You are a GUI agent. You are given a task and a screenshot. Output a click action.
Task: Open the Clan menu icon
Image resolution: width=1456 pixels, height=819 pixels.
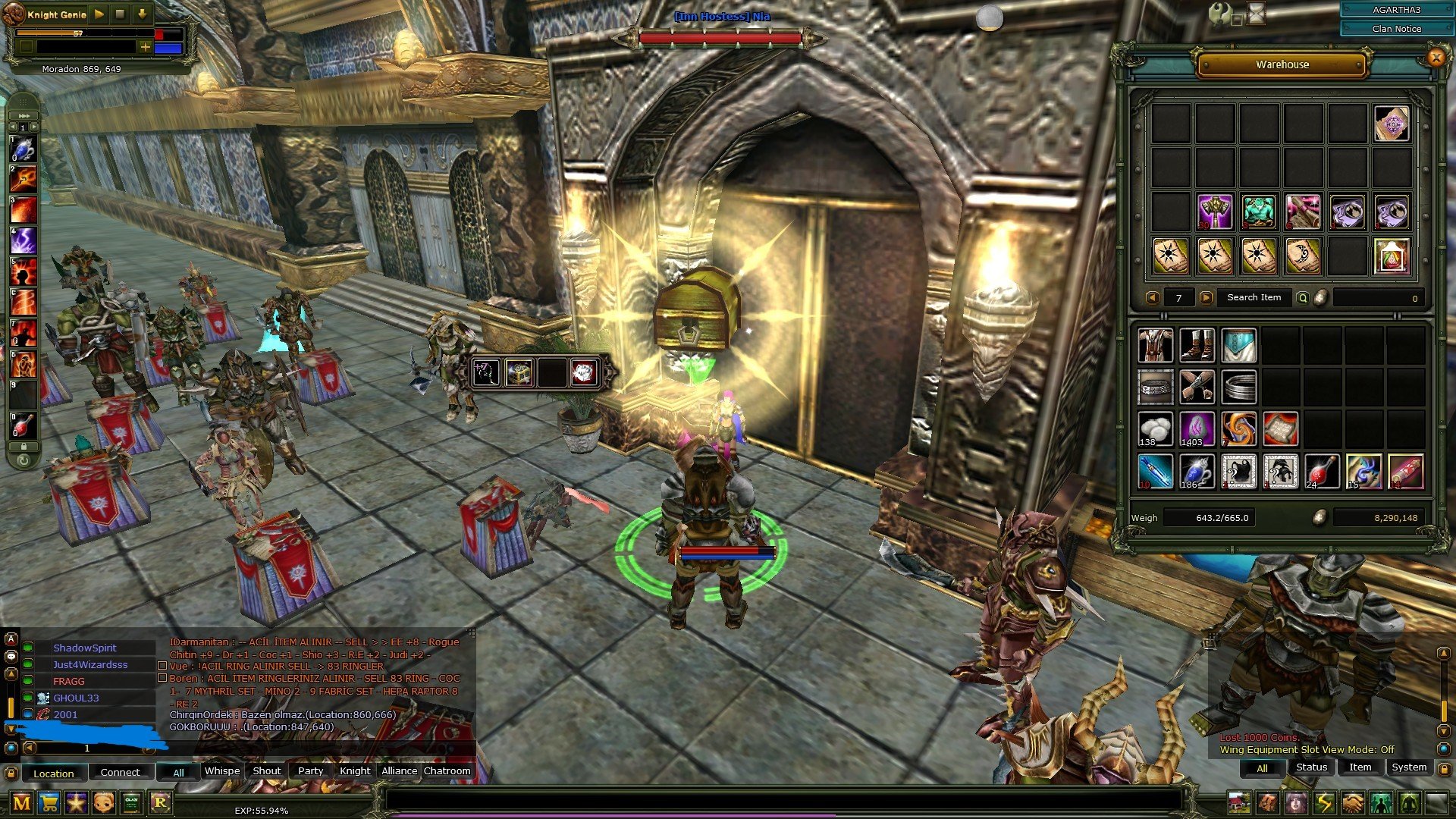point(131,802)
